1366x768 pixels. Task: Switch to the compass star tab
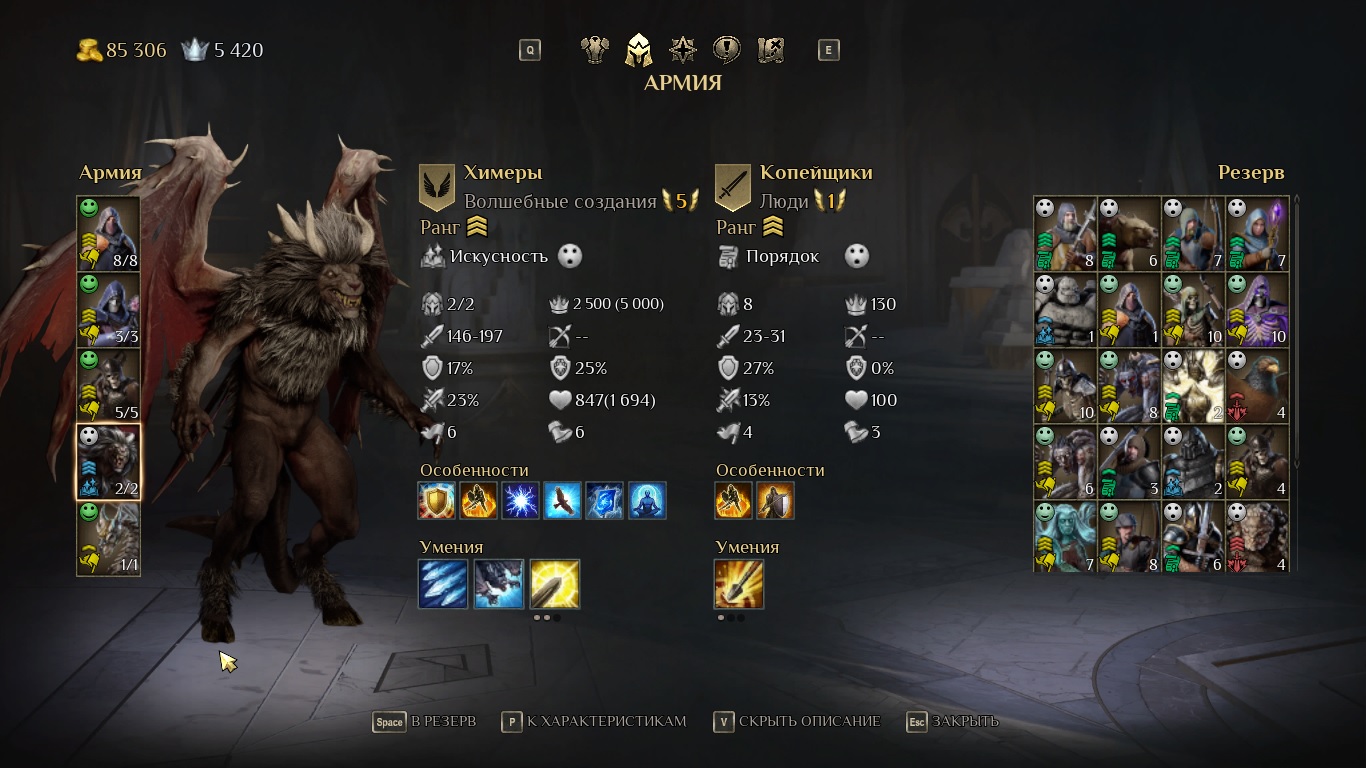coord(683,50)
